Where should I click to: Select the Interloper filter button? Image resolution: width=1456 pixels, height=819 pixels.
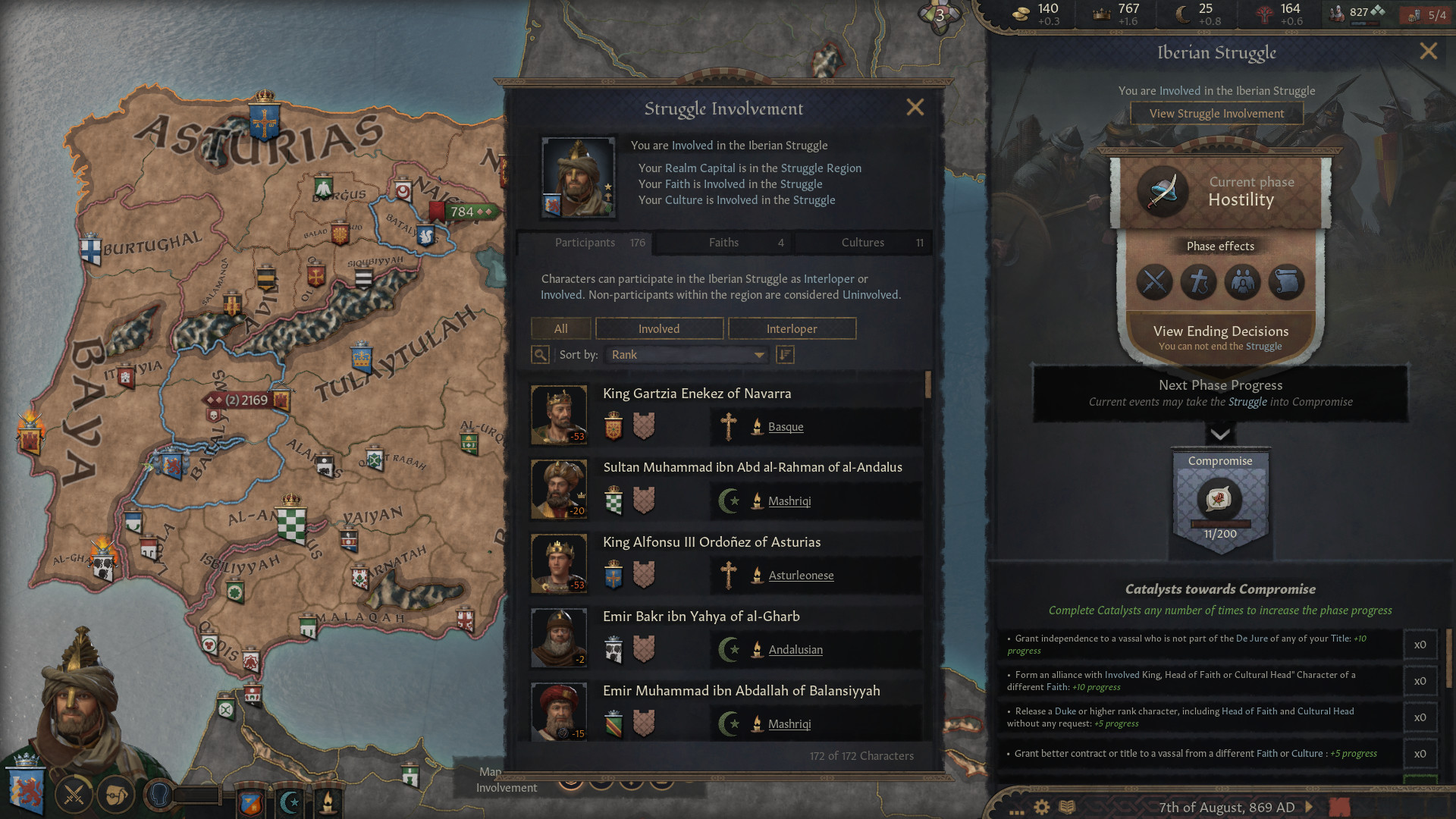tap(792, 328)
